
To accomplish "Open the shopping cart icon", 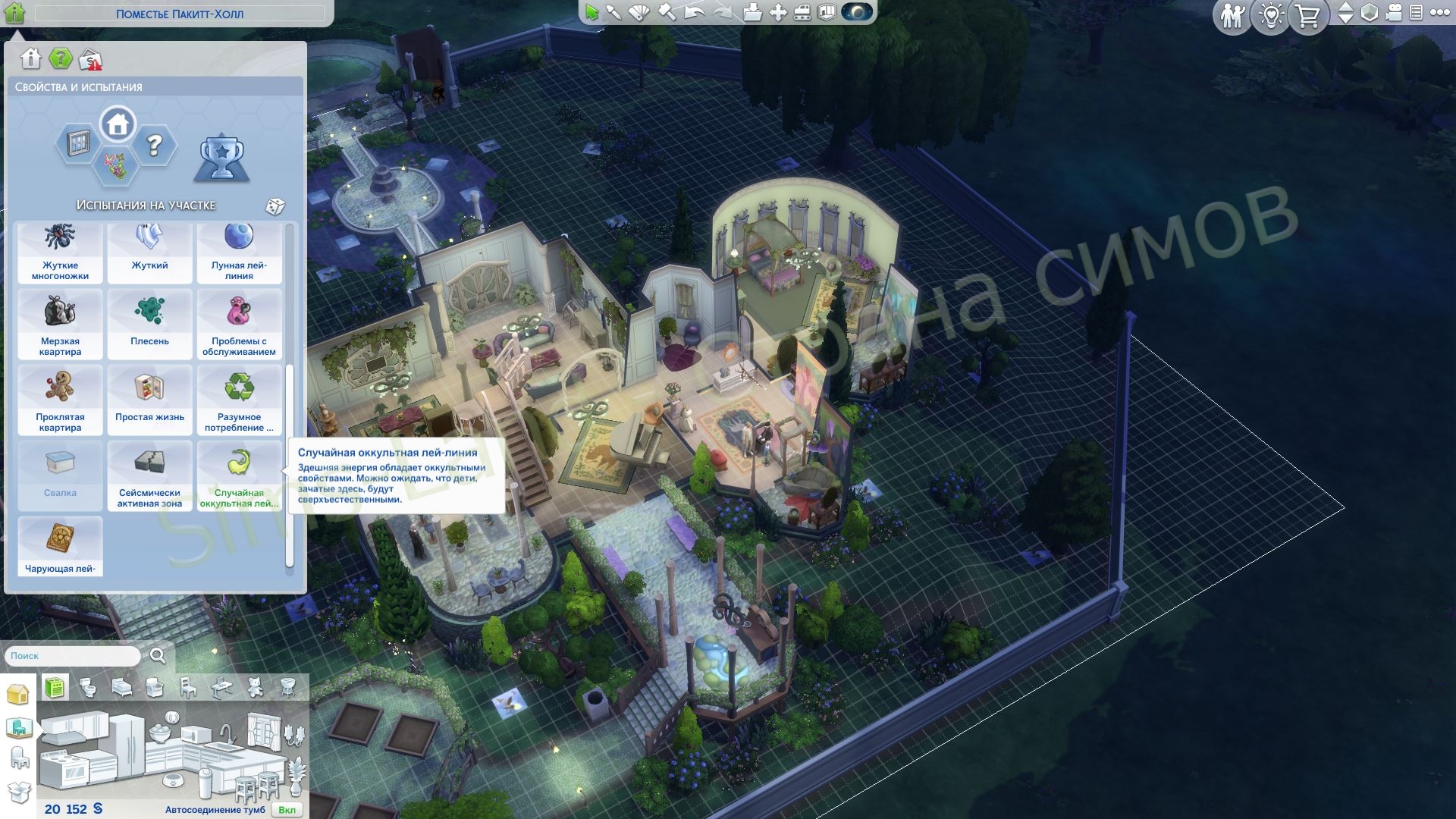I will [1307, 16].
